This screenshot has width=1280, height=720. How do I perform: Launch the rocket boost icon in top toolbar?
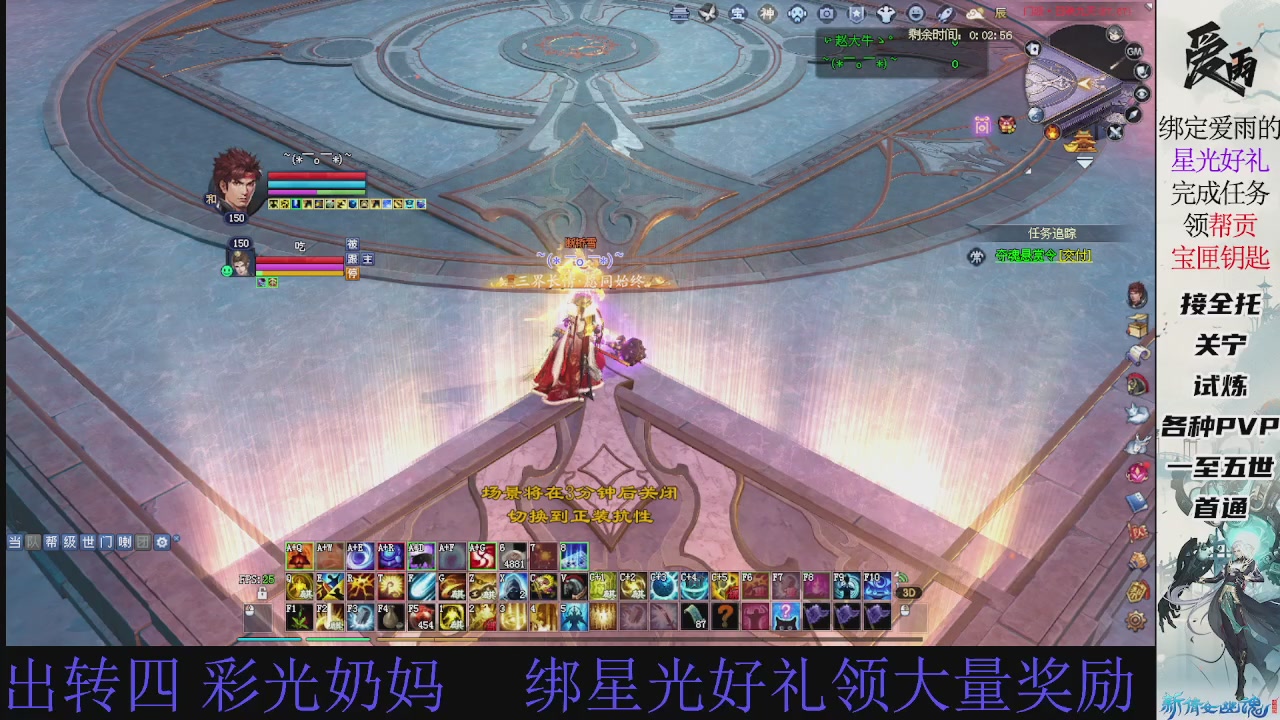click(945, 14)
